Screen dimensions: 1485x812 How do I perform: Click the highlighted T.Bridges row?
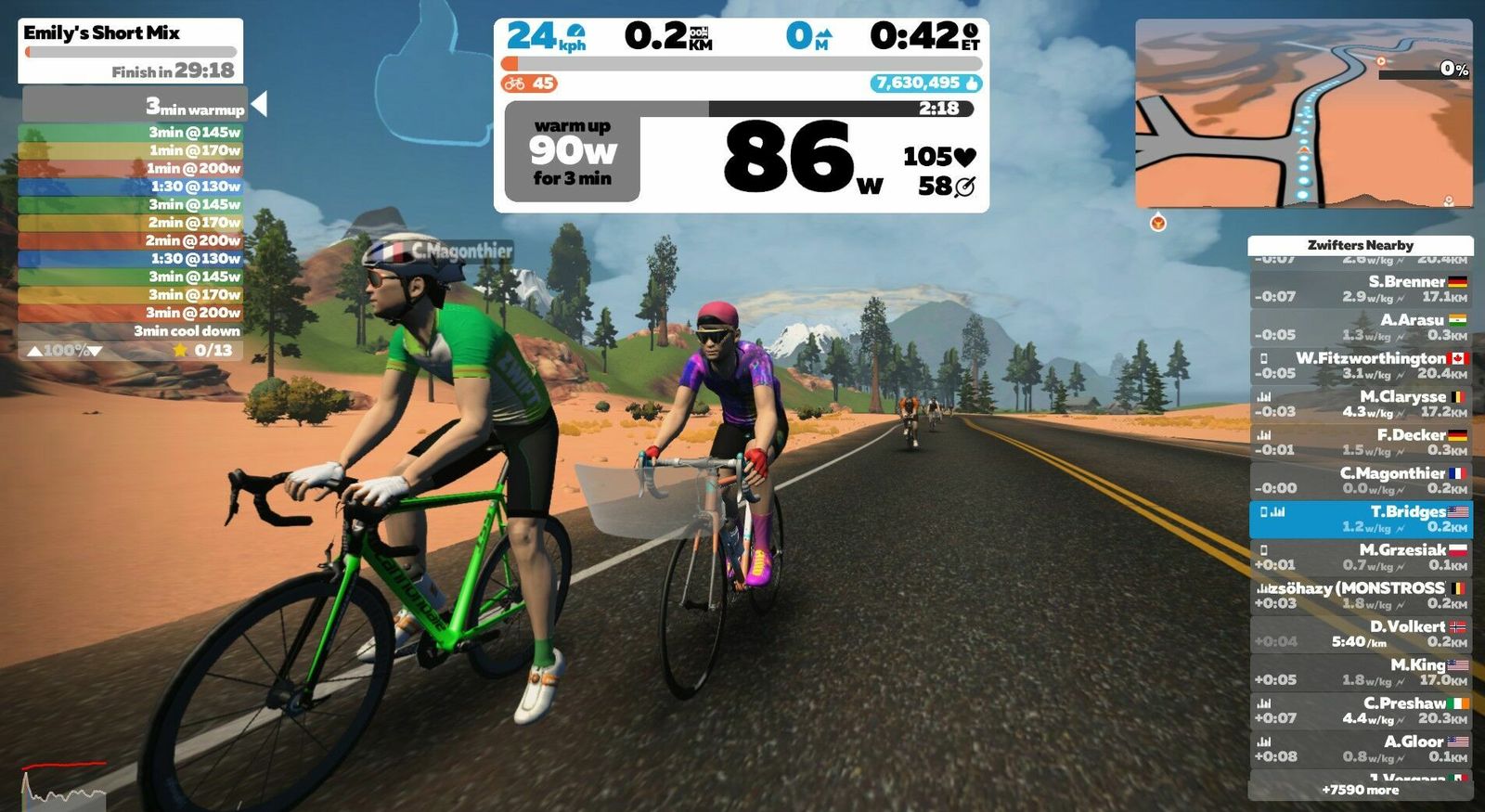pyautogui.click(x=1361, y=519)
